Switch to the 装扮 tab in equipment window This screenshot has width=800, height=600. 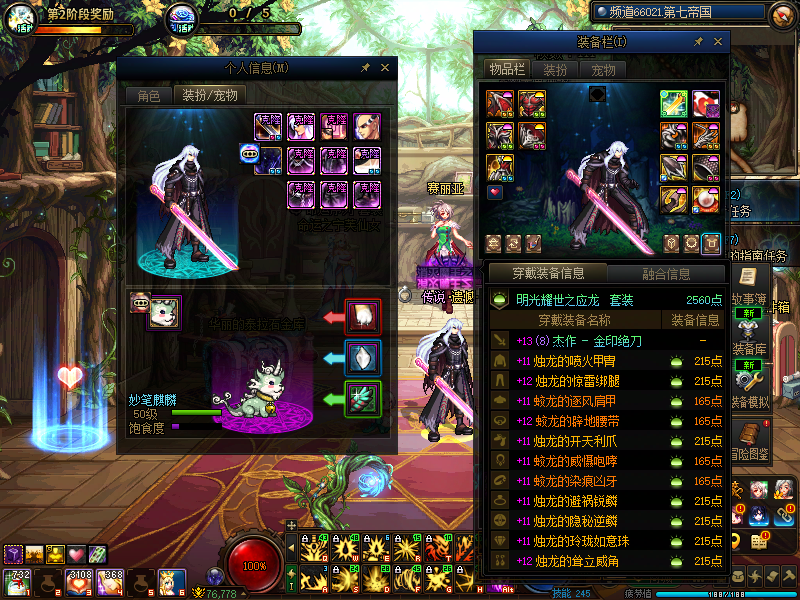point(555,69)
